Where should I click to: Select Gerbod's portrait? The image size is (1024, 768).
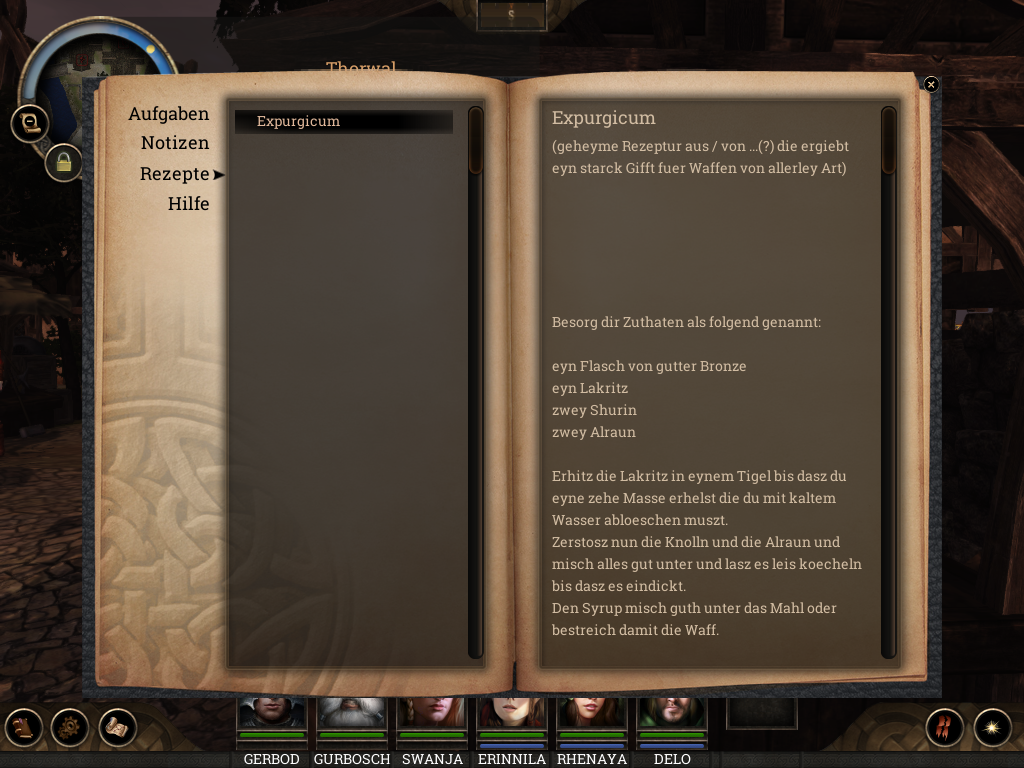(x=271, y=714)
